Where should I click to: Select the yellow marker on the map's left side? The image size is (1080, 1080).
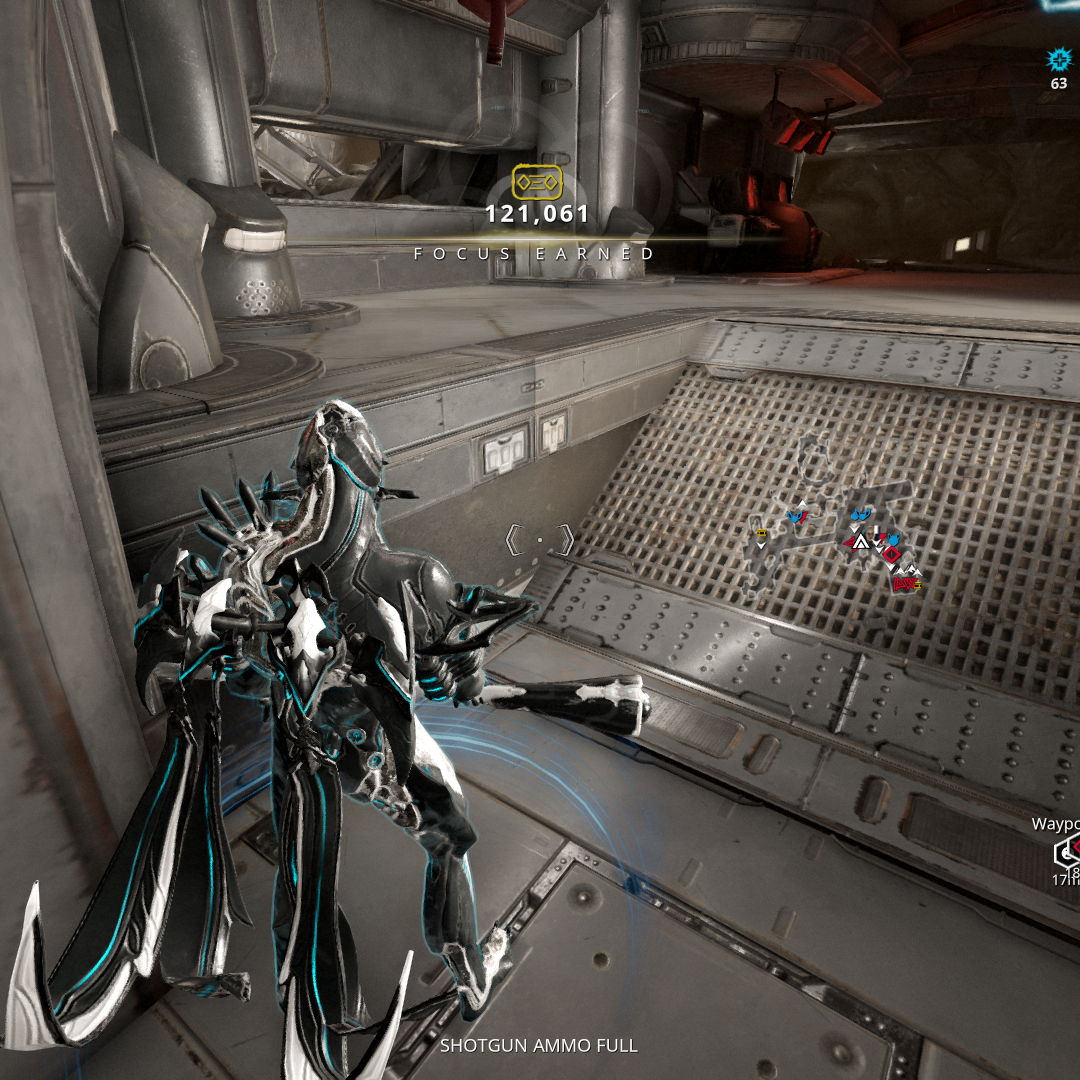[x=762, y=534]
